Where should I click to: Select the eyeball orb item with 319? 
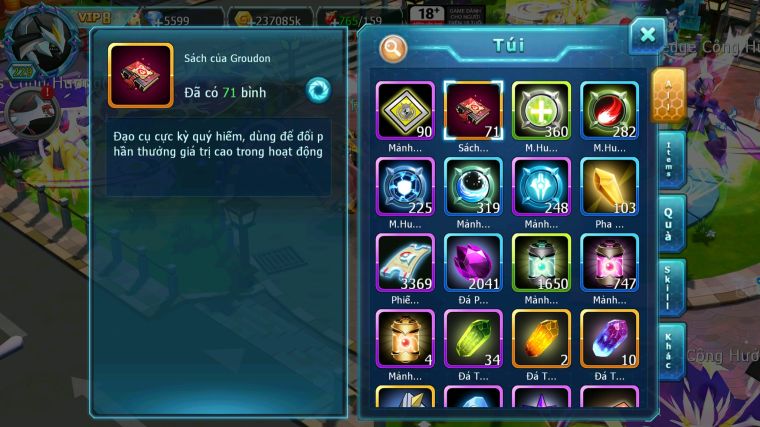473,186
